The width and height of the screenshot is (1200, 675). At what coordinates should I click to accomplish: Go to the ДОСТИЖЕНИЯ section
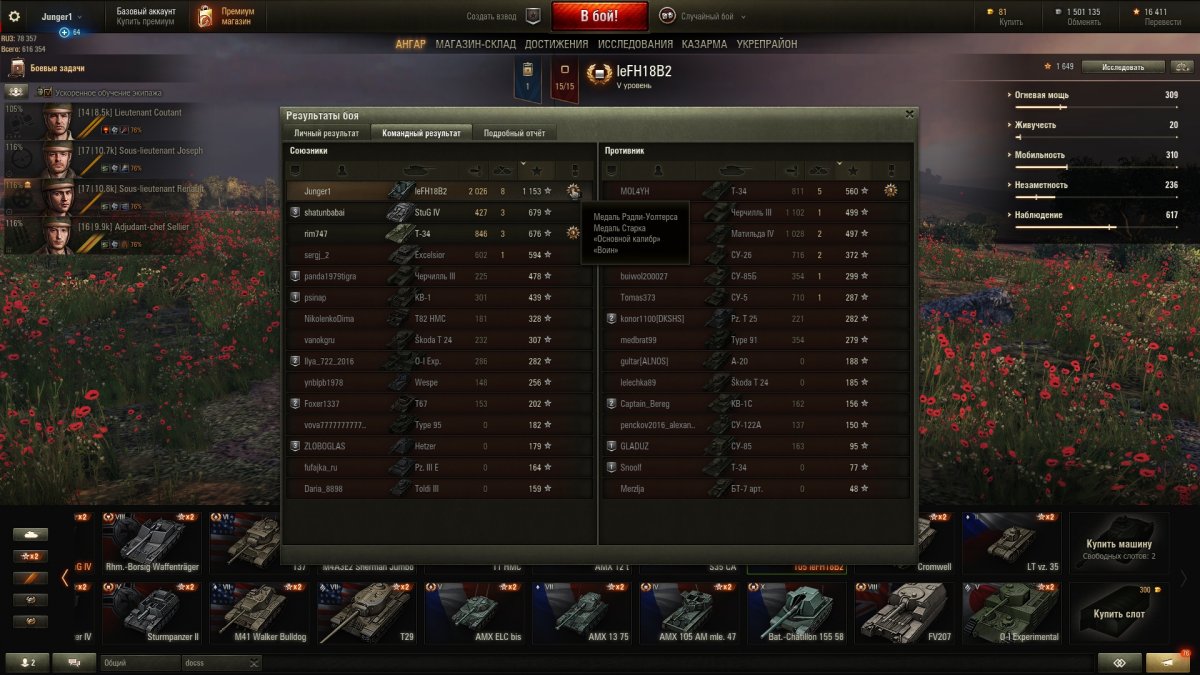(x=556, y=44)
